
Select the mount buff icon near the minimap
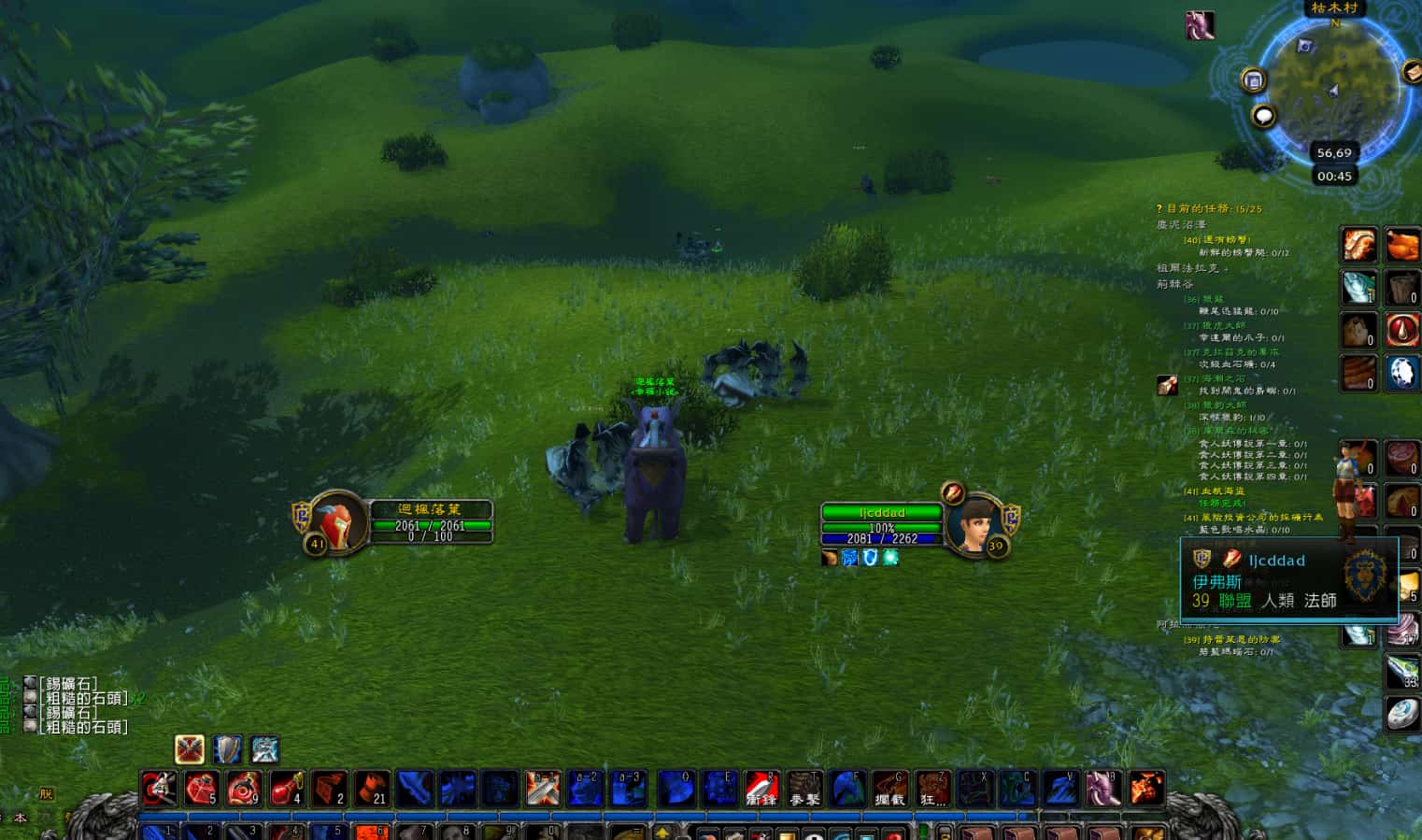pos(1200,25)
